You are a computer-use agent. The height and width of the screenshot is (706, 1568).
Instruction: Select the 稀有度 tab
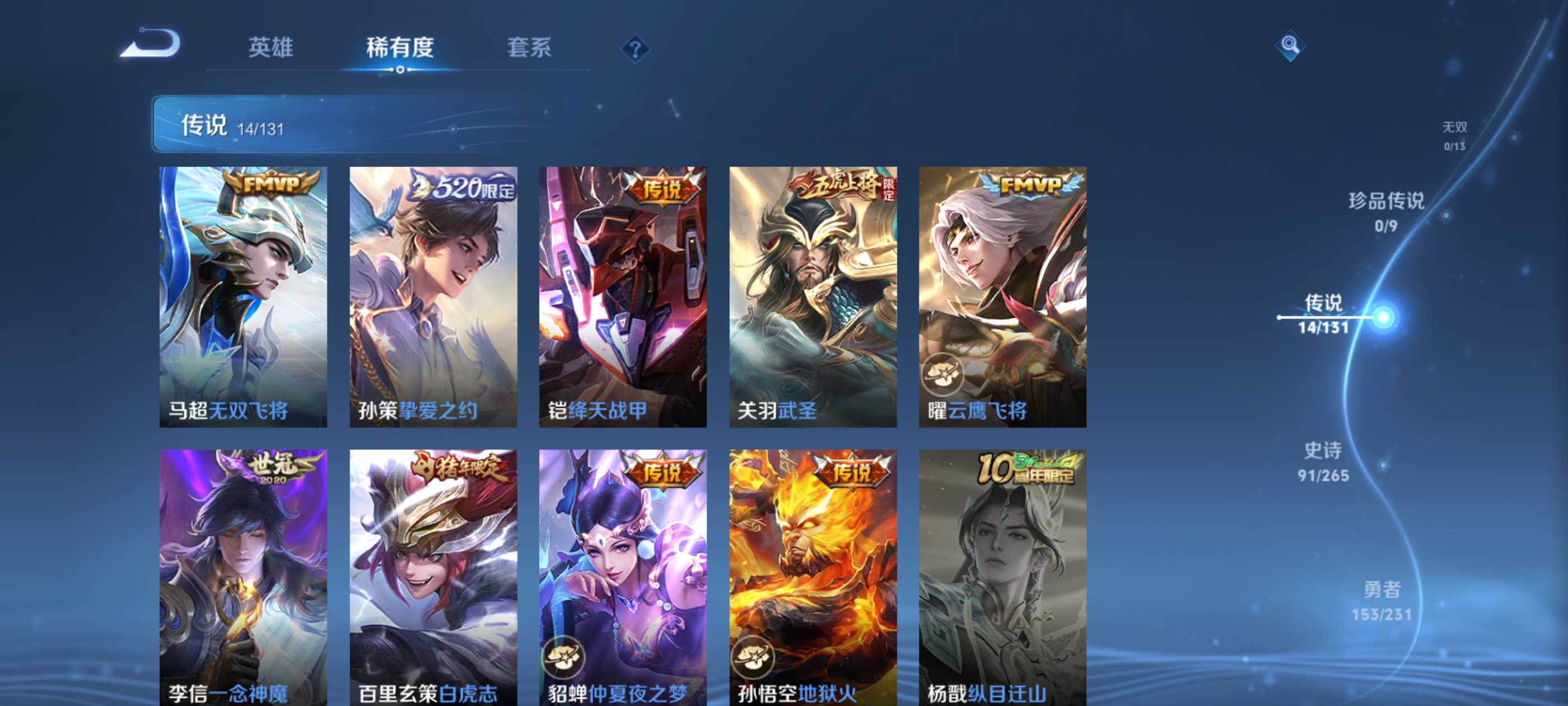click(x=400, y=48)
